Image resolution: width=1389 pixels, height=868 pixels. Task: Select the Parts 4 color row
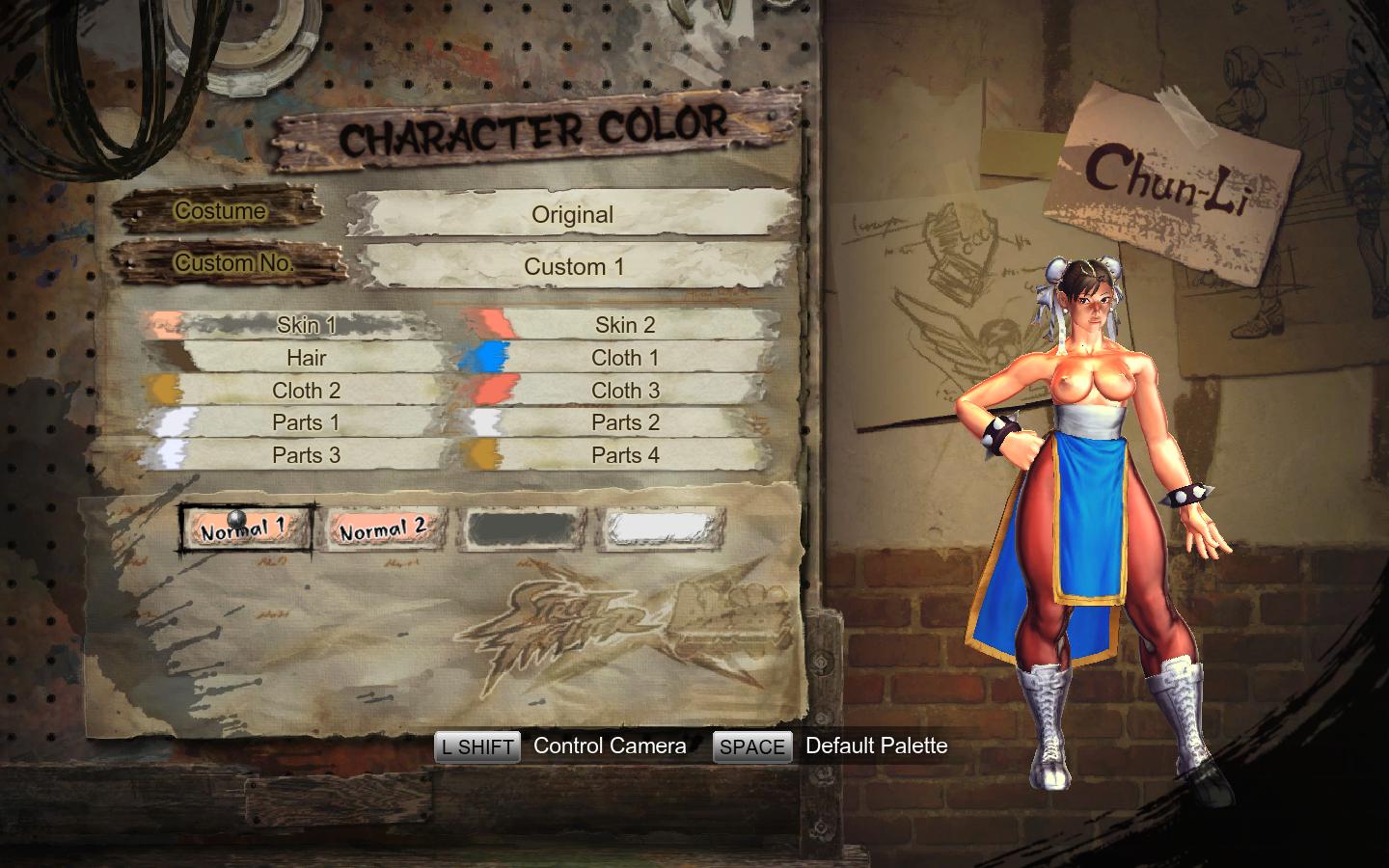[624, 455]
